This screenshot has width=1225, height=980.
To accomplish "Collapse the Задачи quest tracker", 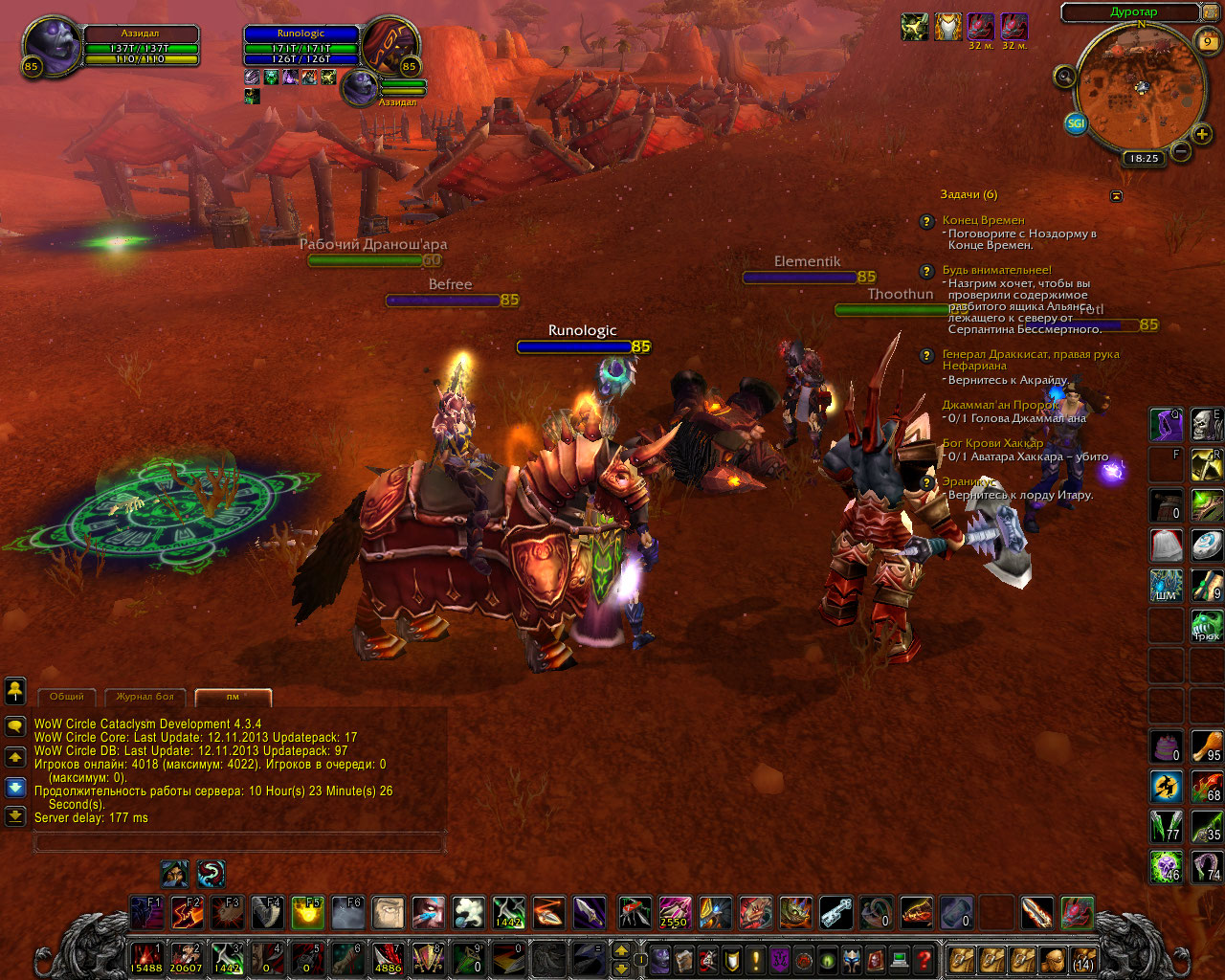I will (x=1116, y=195).
